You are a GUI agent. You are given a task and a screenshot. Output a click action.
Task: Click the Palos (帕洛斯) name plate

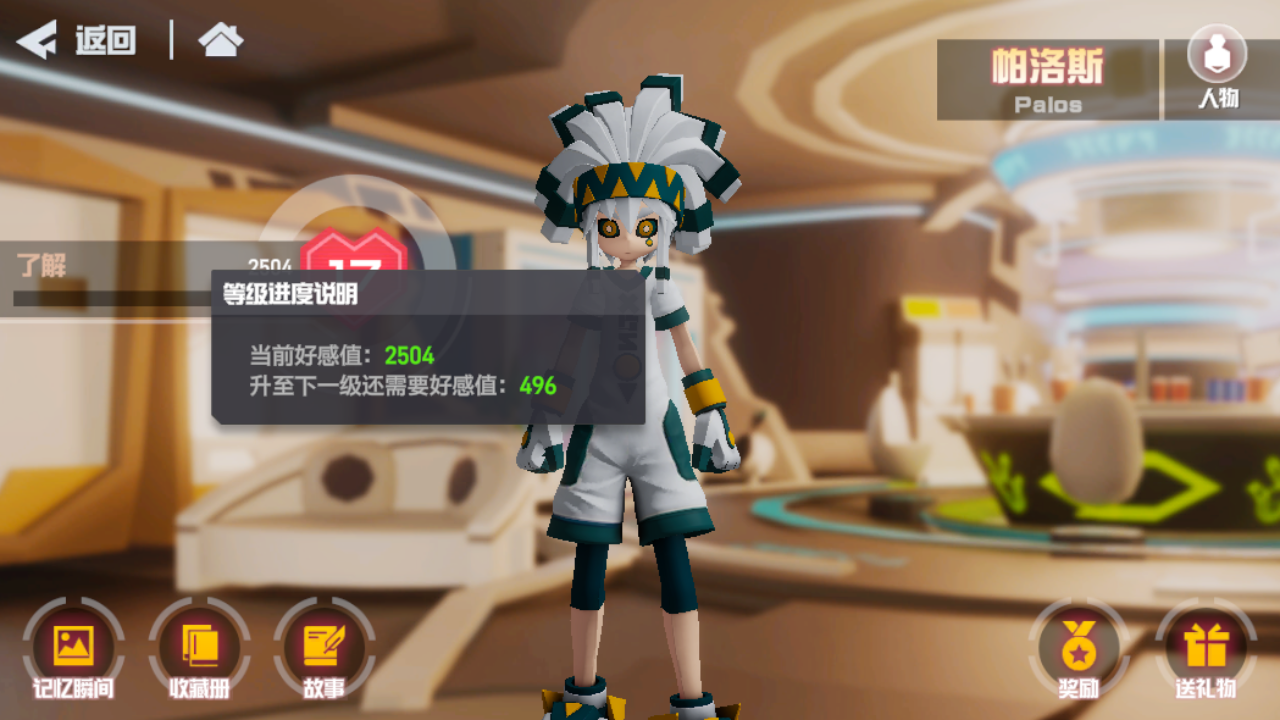click(1043, 77)
